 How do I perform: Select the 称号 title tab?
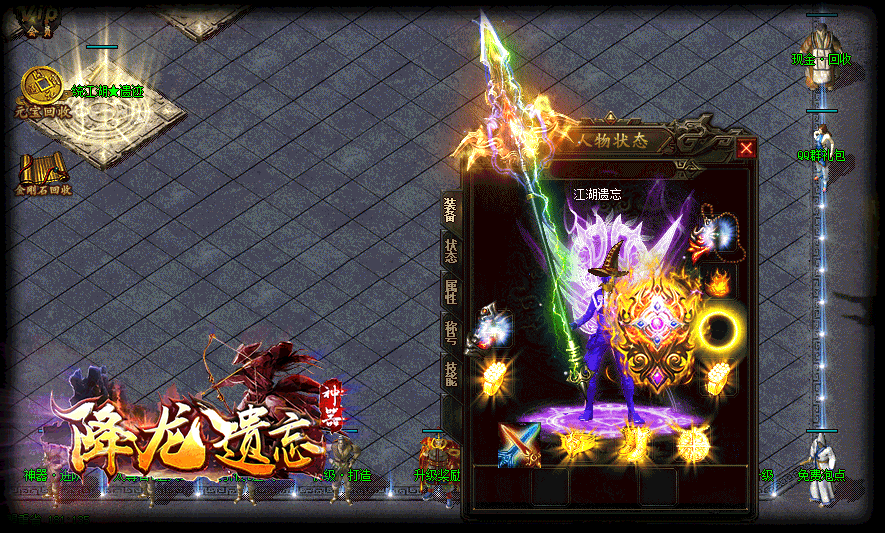451,333
